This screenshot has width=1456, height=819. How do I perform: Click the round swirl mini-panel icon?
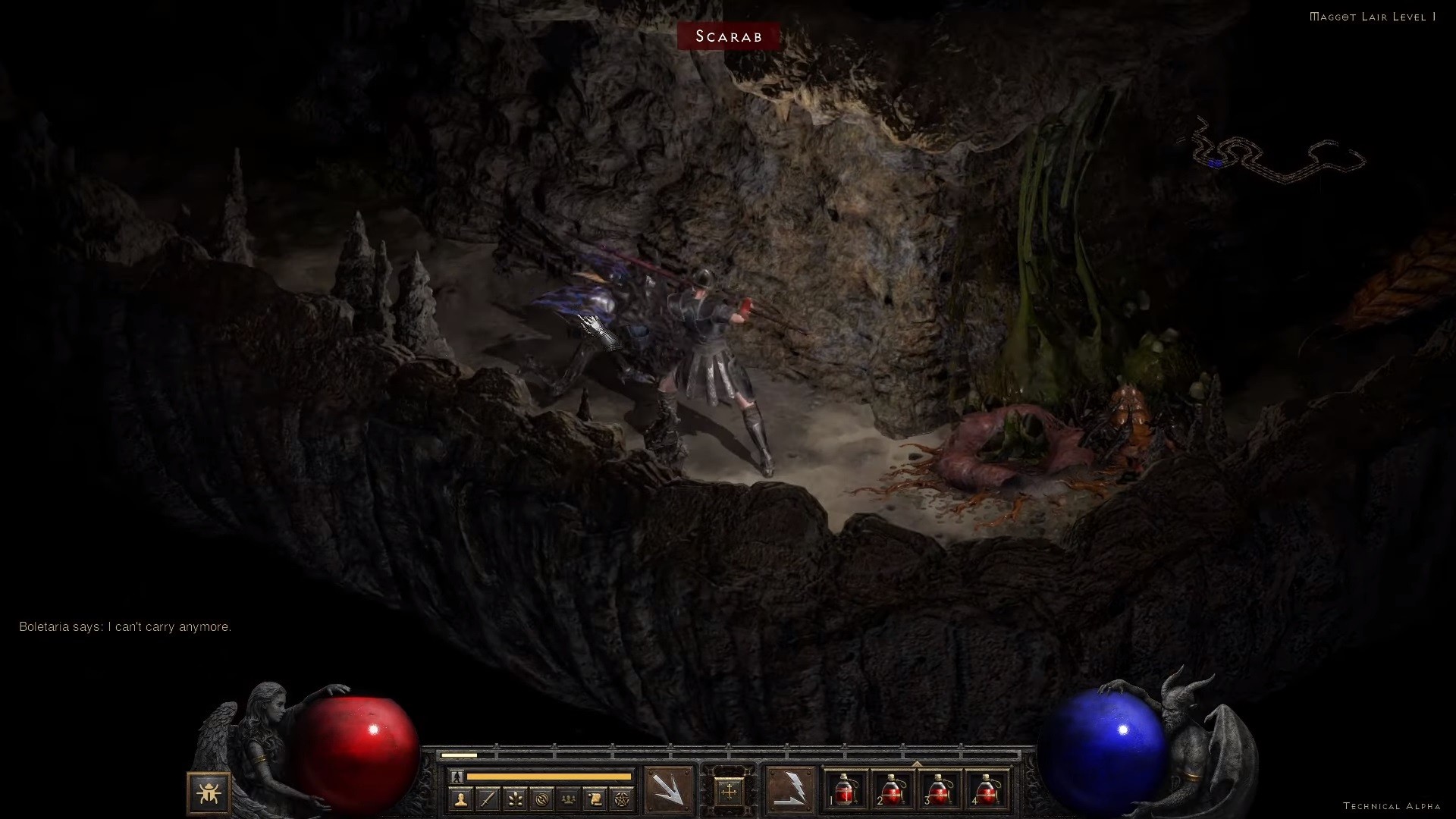click(x=541, y=799)
